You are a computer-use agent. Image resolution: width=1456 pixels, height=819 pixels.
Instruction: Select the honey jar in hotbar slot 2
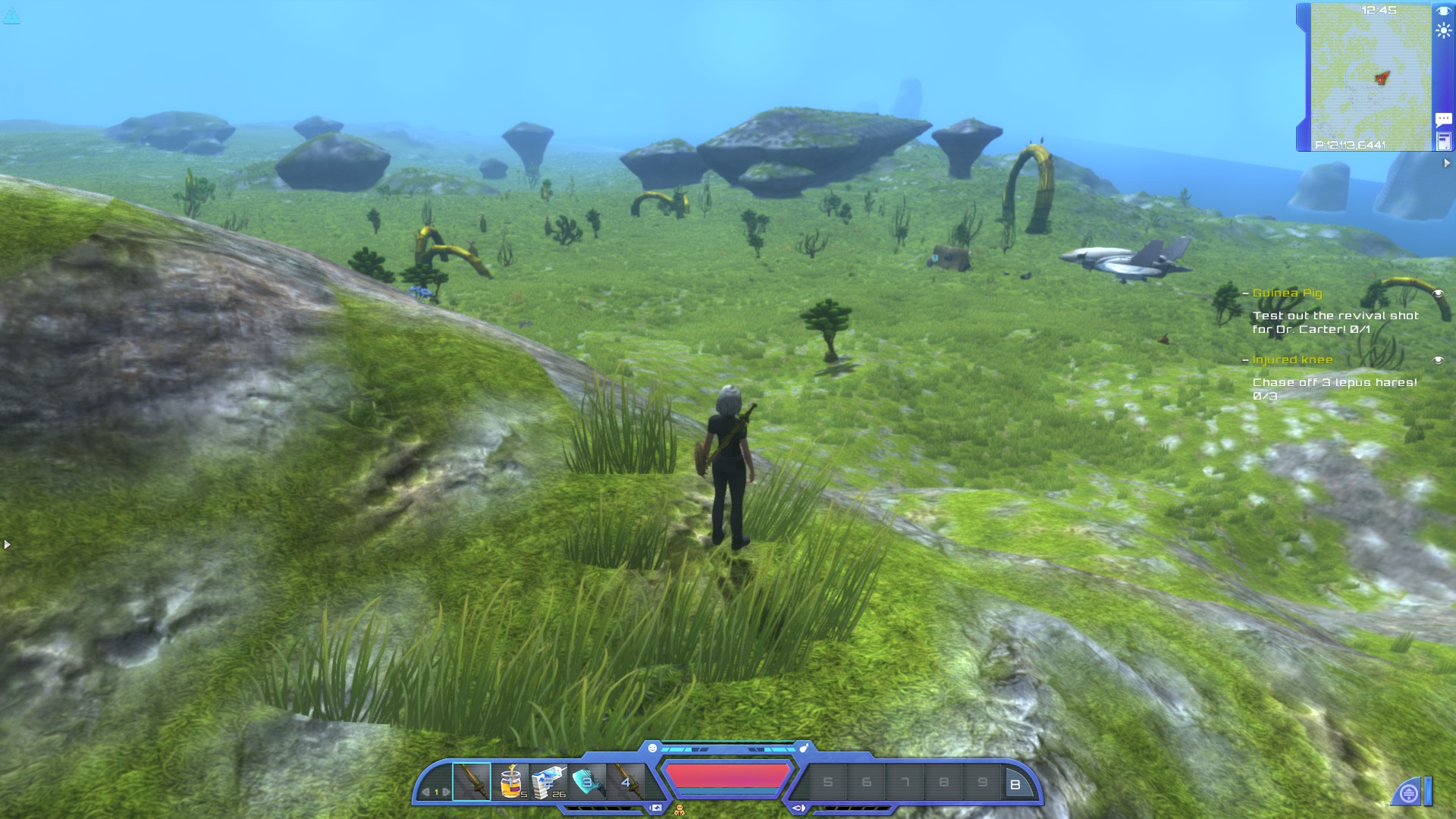coord(510,780)
